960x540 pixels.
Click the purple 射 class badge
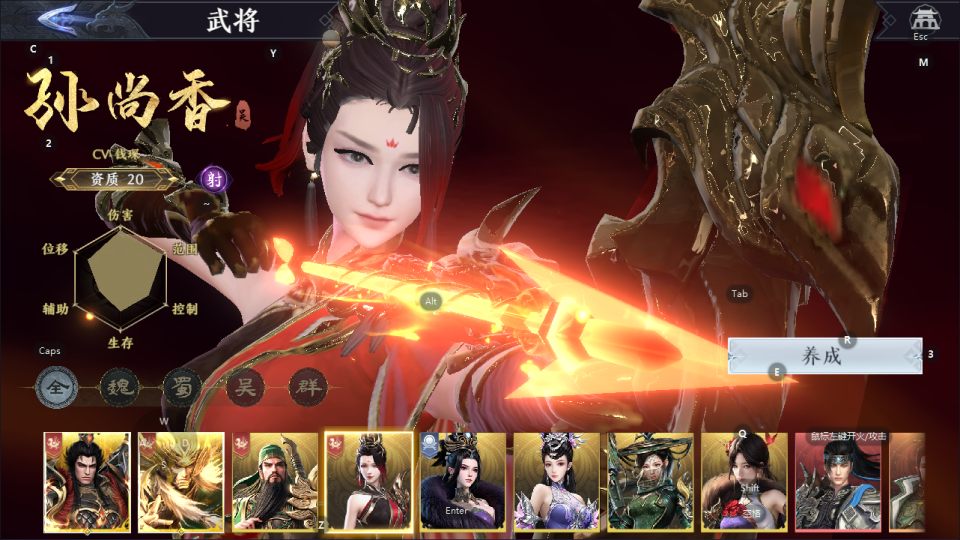213,179
